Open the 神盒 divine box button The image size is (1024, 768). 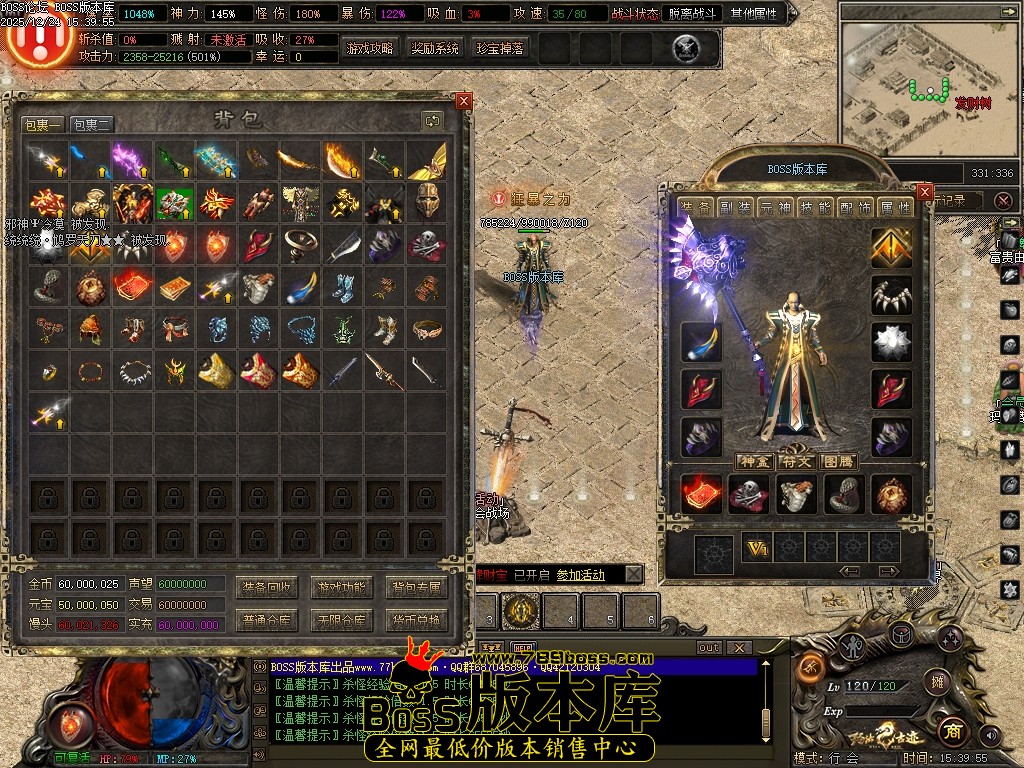pos(754,461)
